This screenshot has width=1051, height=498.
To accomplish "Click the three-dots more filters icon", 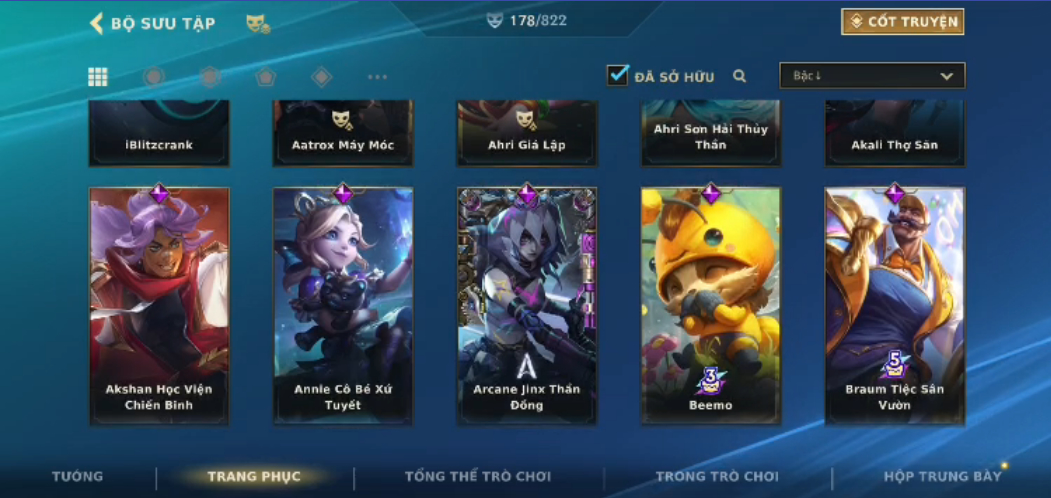I will pyautogui.click(x=377, y=77).
